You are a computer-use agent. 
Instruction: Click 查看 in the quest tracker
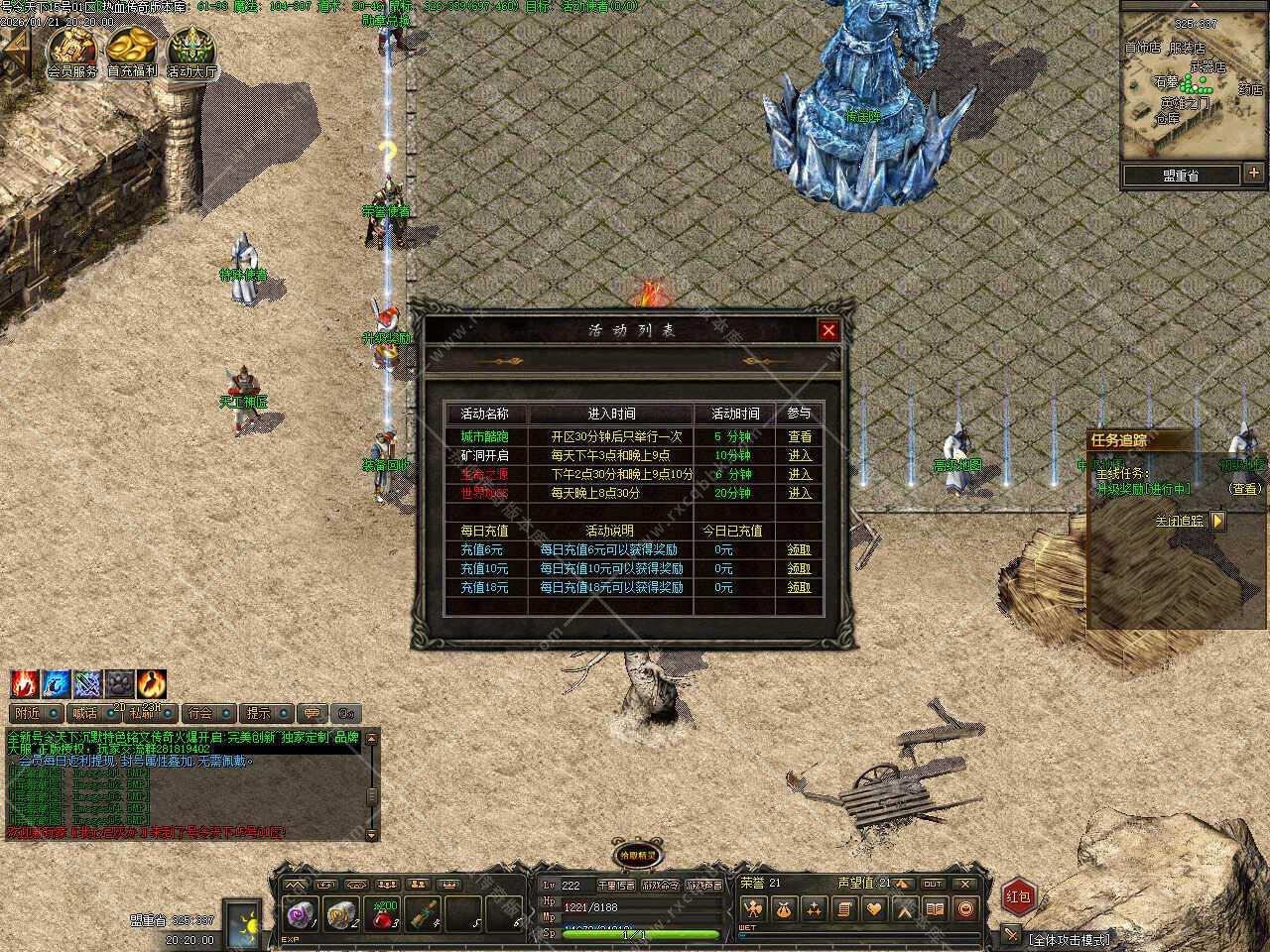1244,489
